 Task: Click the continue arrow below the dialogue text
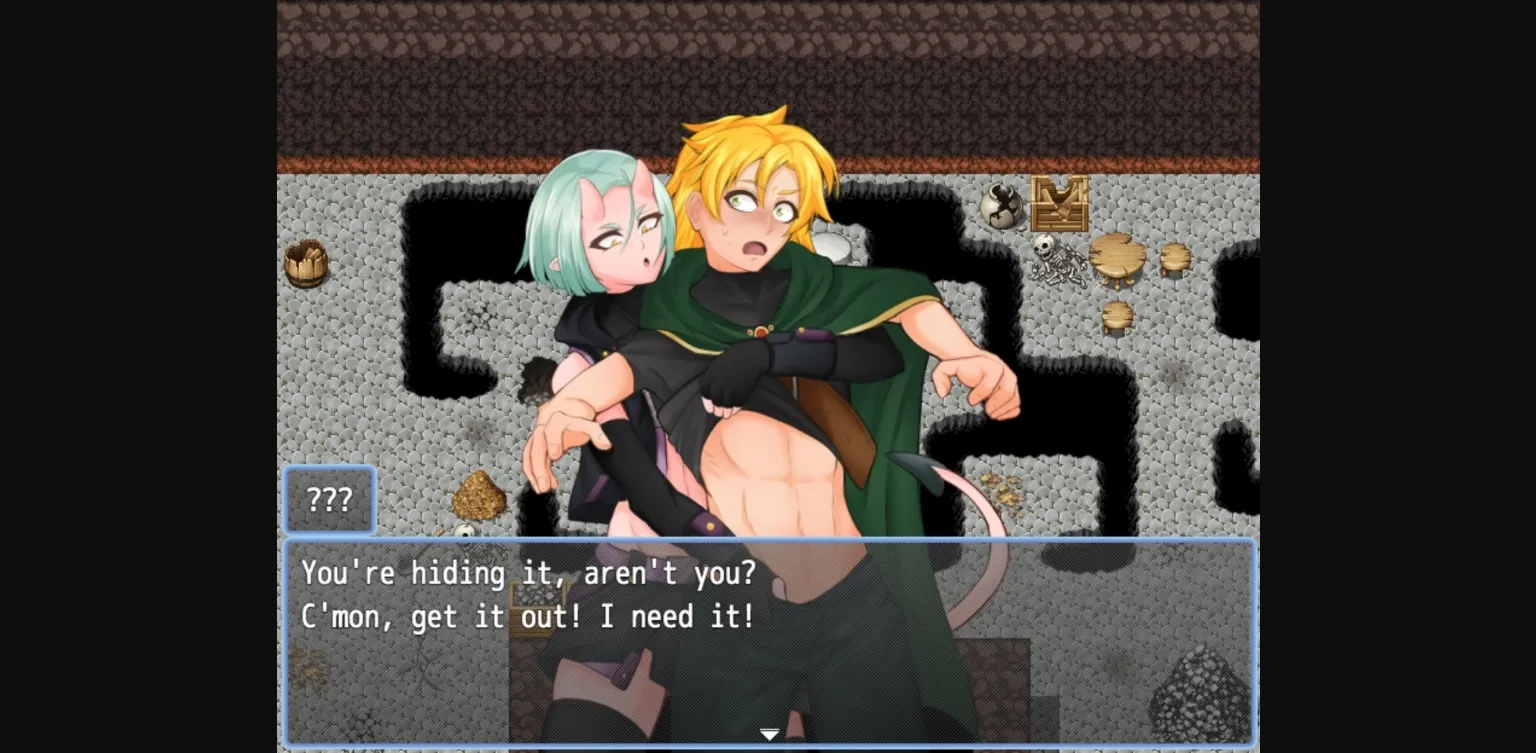[x=769, y=733]
